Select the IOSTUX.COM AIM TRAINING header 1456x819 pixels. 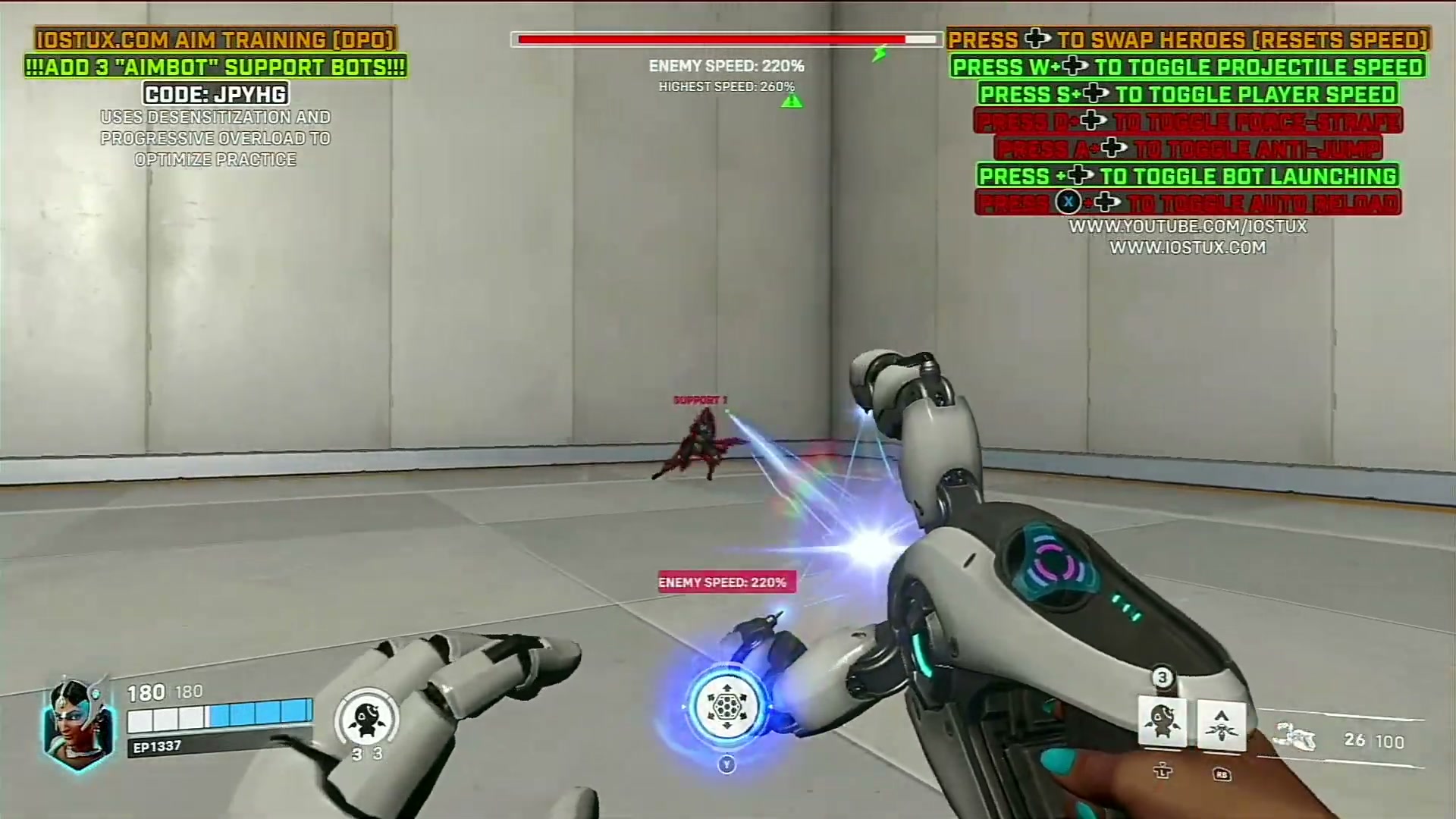pos(215,39)
